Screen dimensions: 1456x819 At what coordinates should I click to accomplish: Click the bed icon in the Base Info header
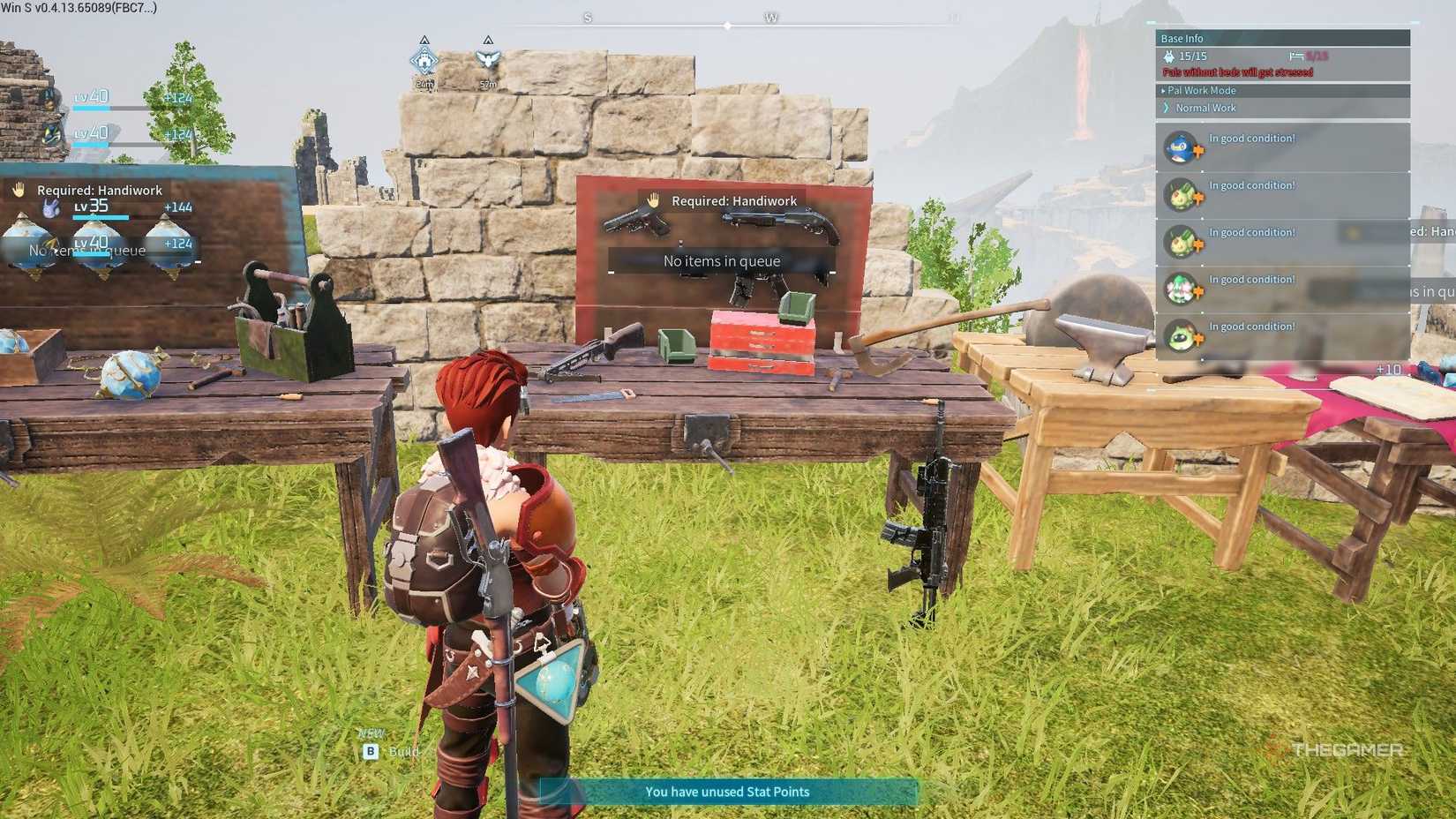1295,55
